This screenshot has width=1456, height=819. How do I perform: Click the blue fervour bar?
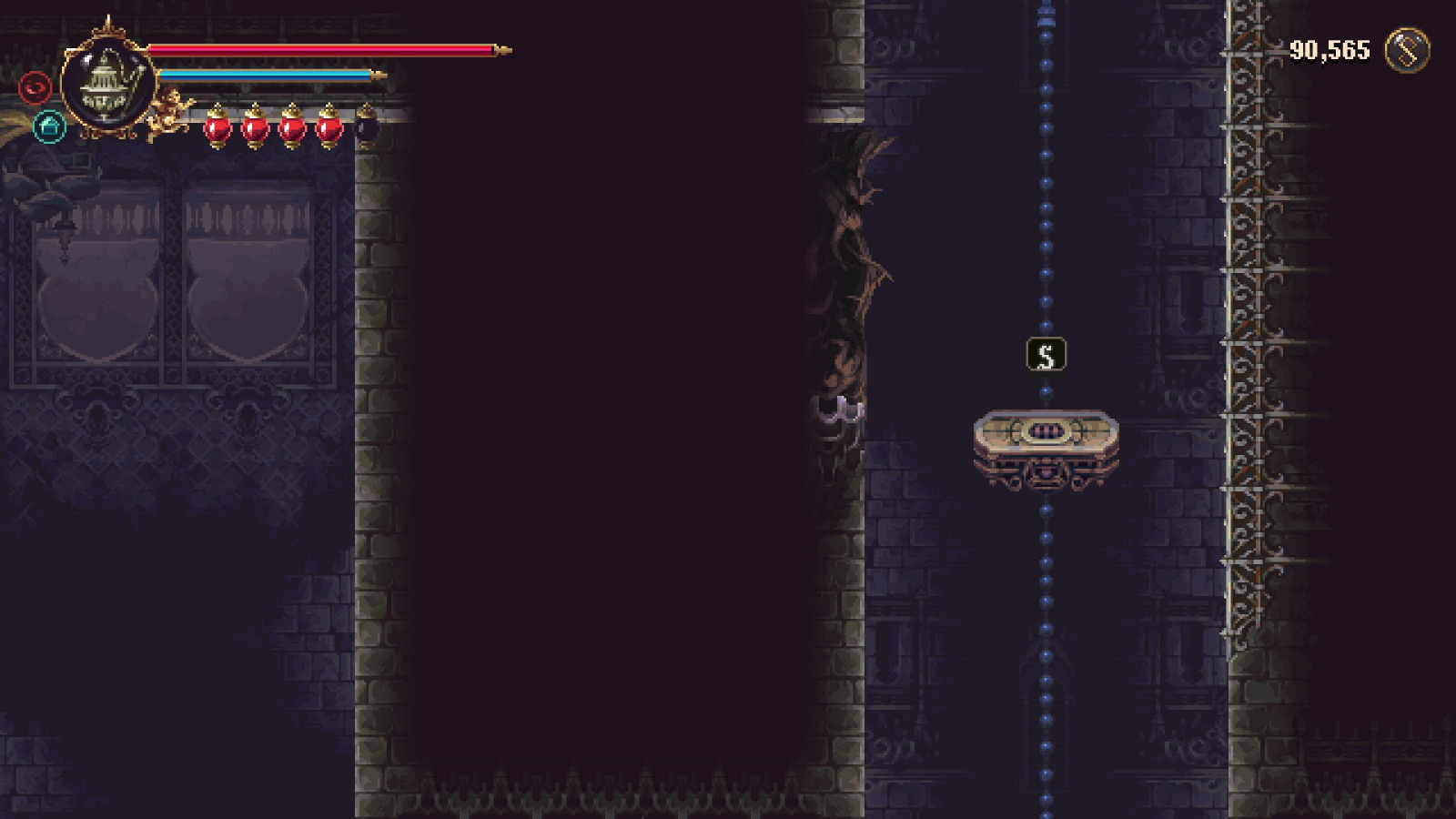[264, 74]
